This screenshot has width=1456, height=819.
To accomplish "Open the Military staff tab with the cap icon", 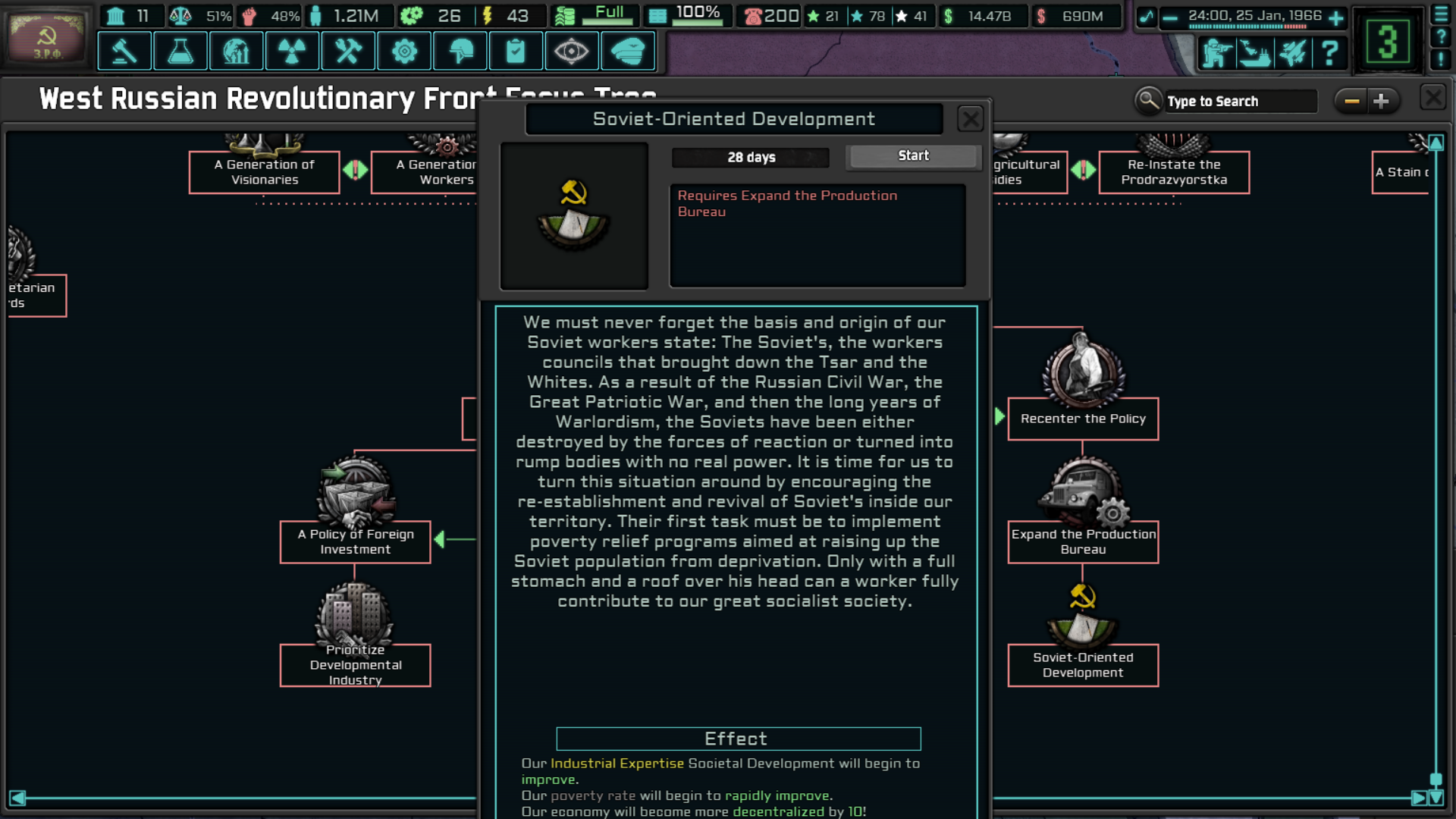I will tap(628, 51).
